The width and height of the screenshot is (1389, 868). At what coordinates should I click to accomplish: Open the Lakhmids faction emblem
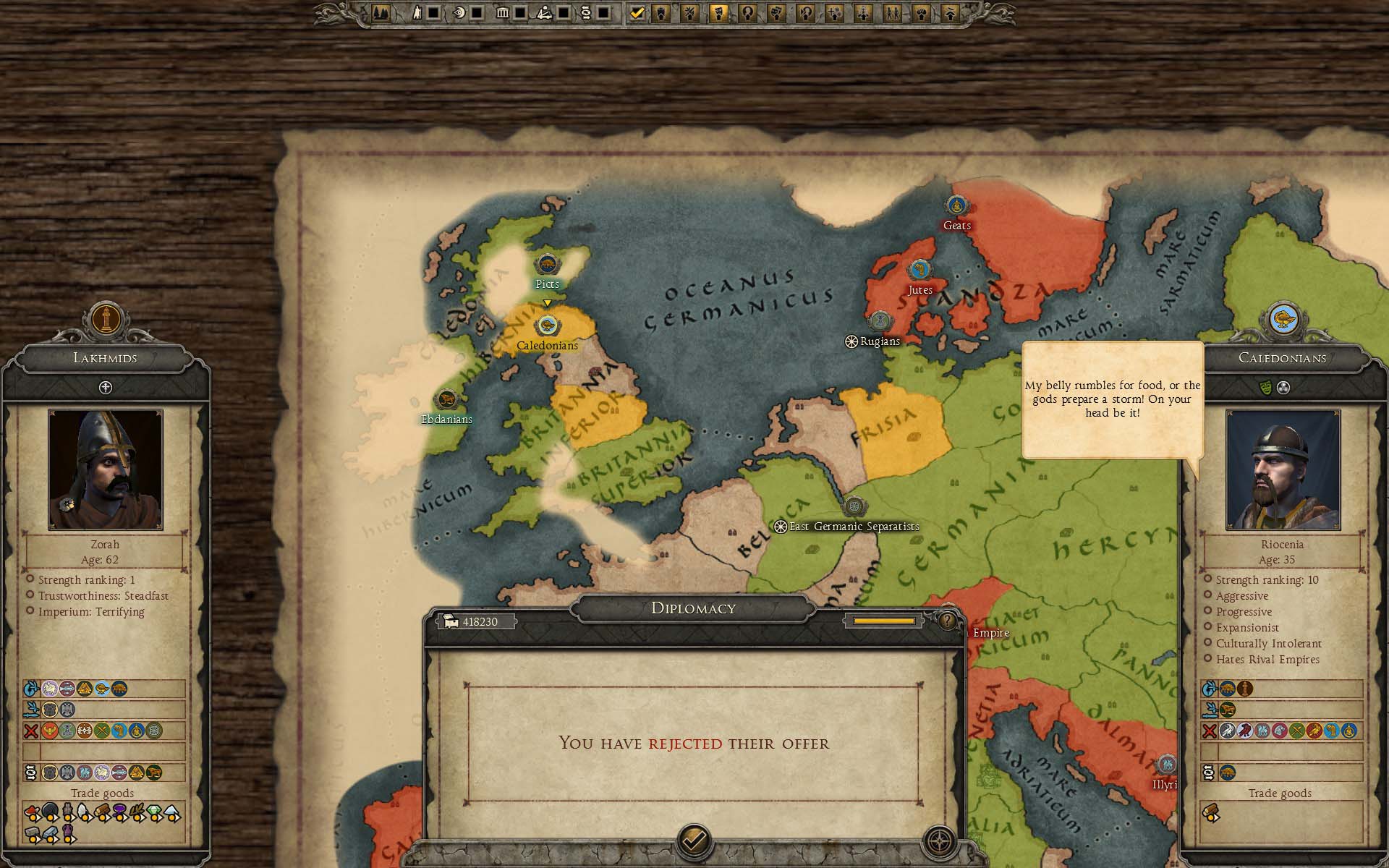click(x=106, y=318)
